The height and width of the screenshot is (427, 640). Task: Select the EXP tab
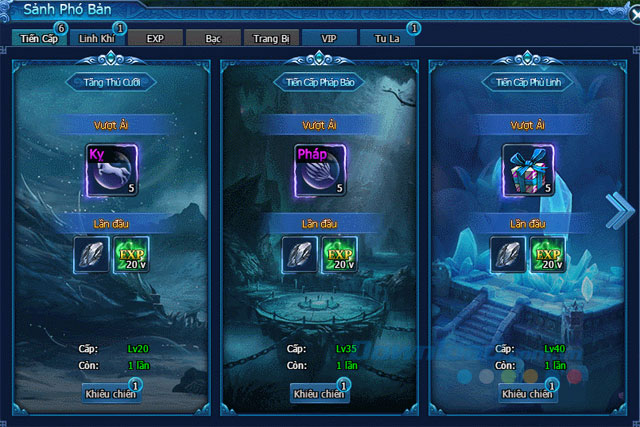point(155,38)
